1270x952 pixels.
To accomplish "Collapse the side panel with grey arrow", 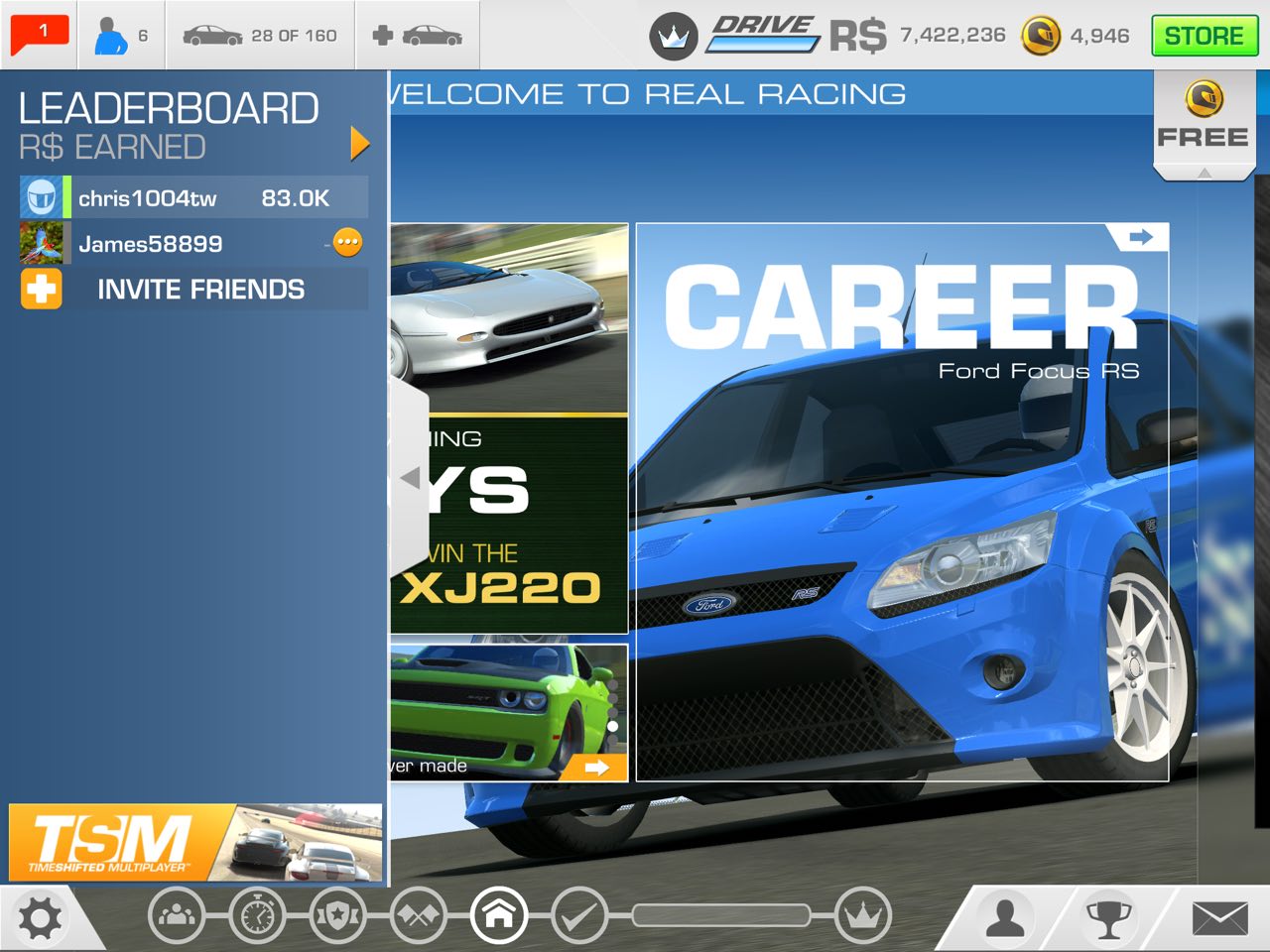I will click(x=410, y=478).
